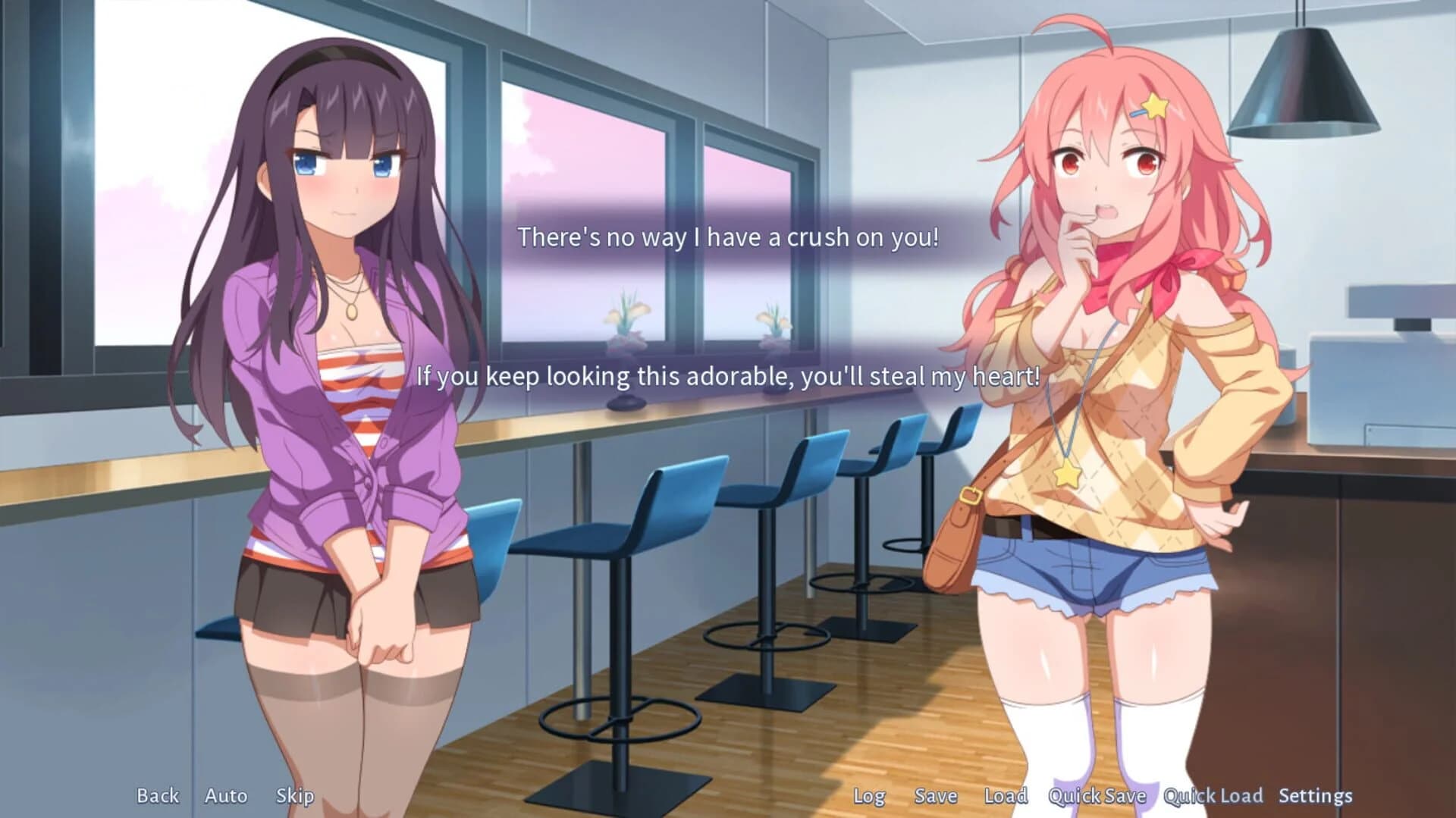Toggle Auto-play mode for dialogue
1456x818 pixels.
click(225, 796)
